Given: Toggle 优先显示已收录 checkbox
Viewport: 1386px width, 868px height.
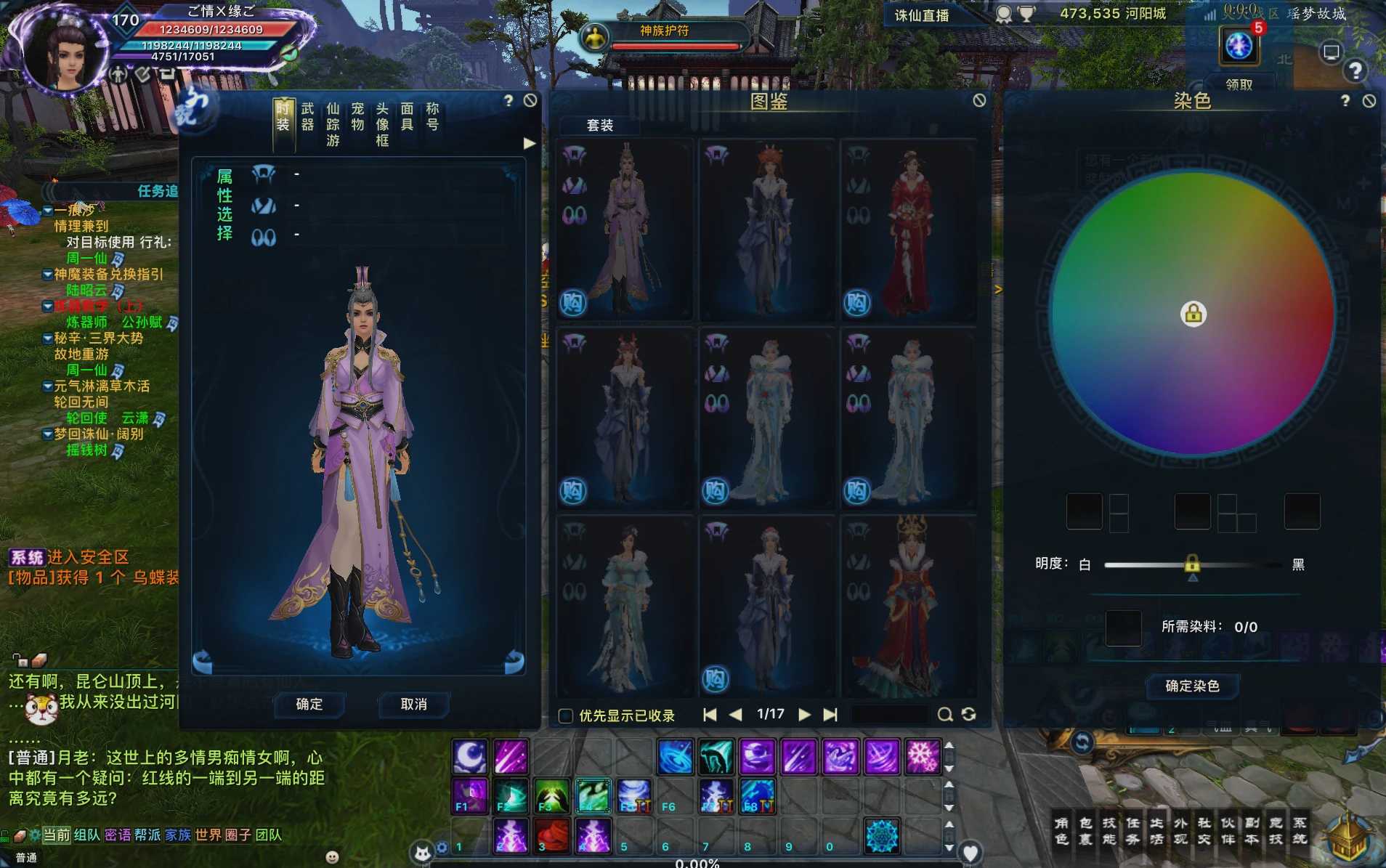Looking at the screenshot, I should 566,715.
